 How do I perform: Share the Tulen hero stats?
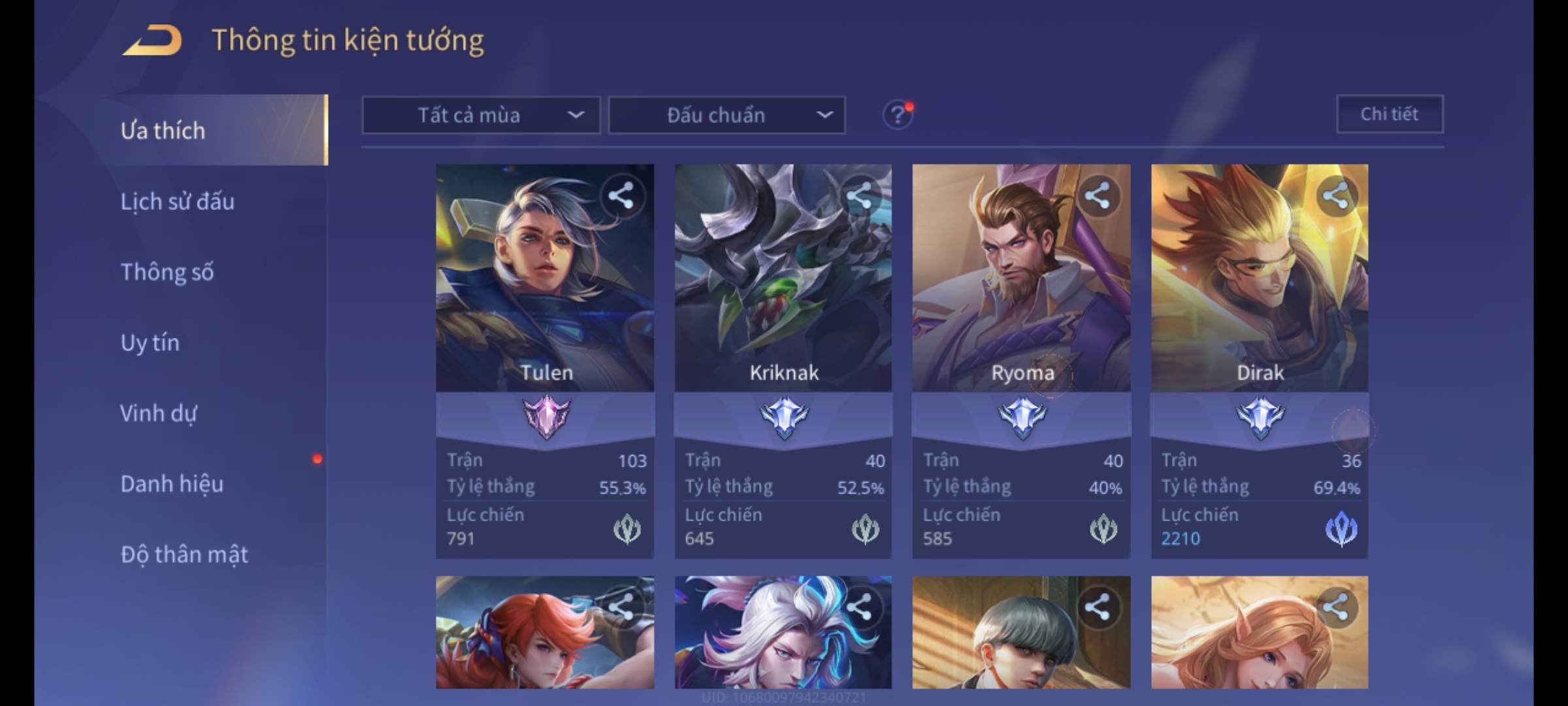point(621,196)
